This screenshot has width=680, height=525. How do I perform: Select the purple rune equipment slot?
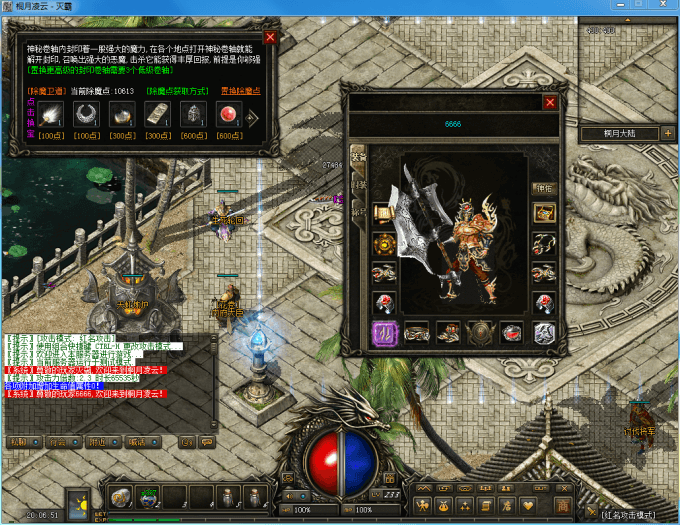click(x=383, y=333)
